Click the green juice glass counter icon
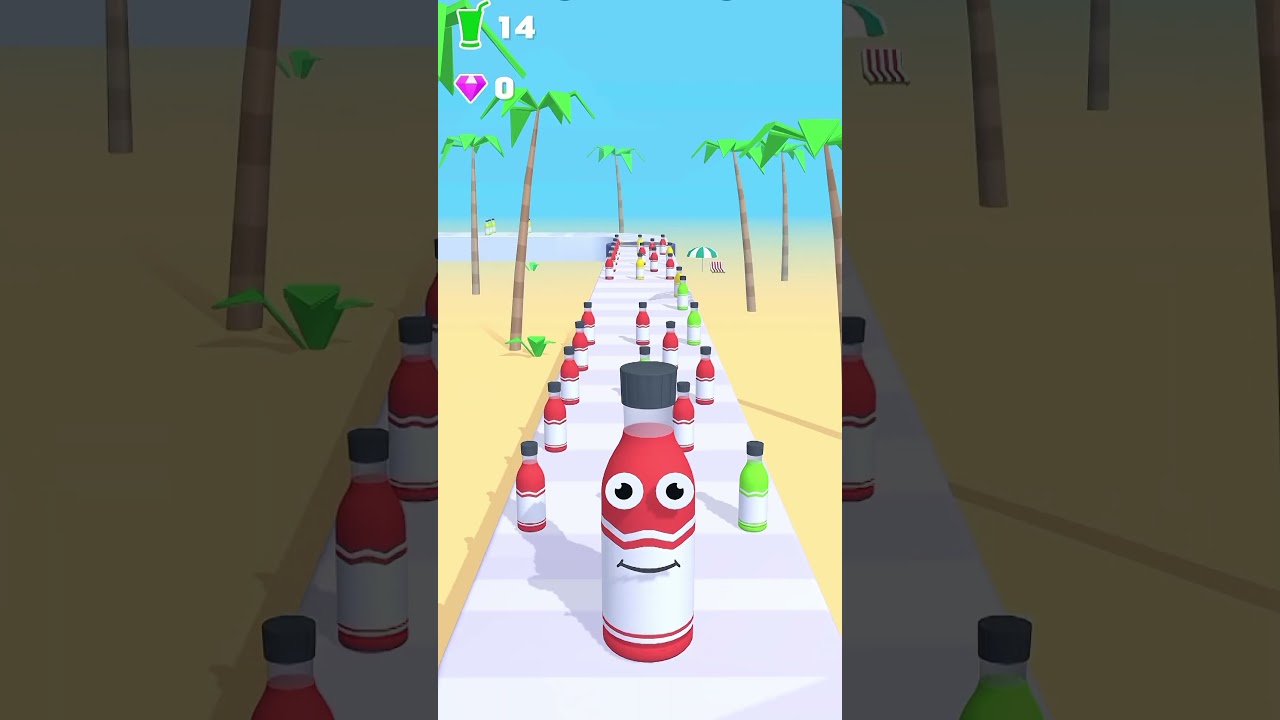The width and height of the screenshot is (1280, 720). click(x=471, y=24)
